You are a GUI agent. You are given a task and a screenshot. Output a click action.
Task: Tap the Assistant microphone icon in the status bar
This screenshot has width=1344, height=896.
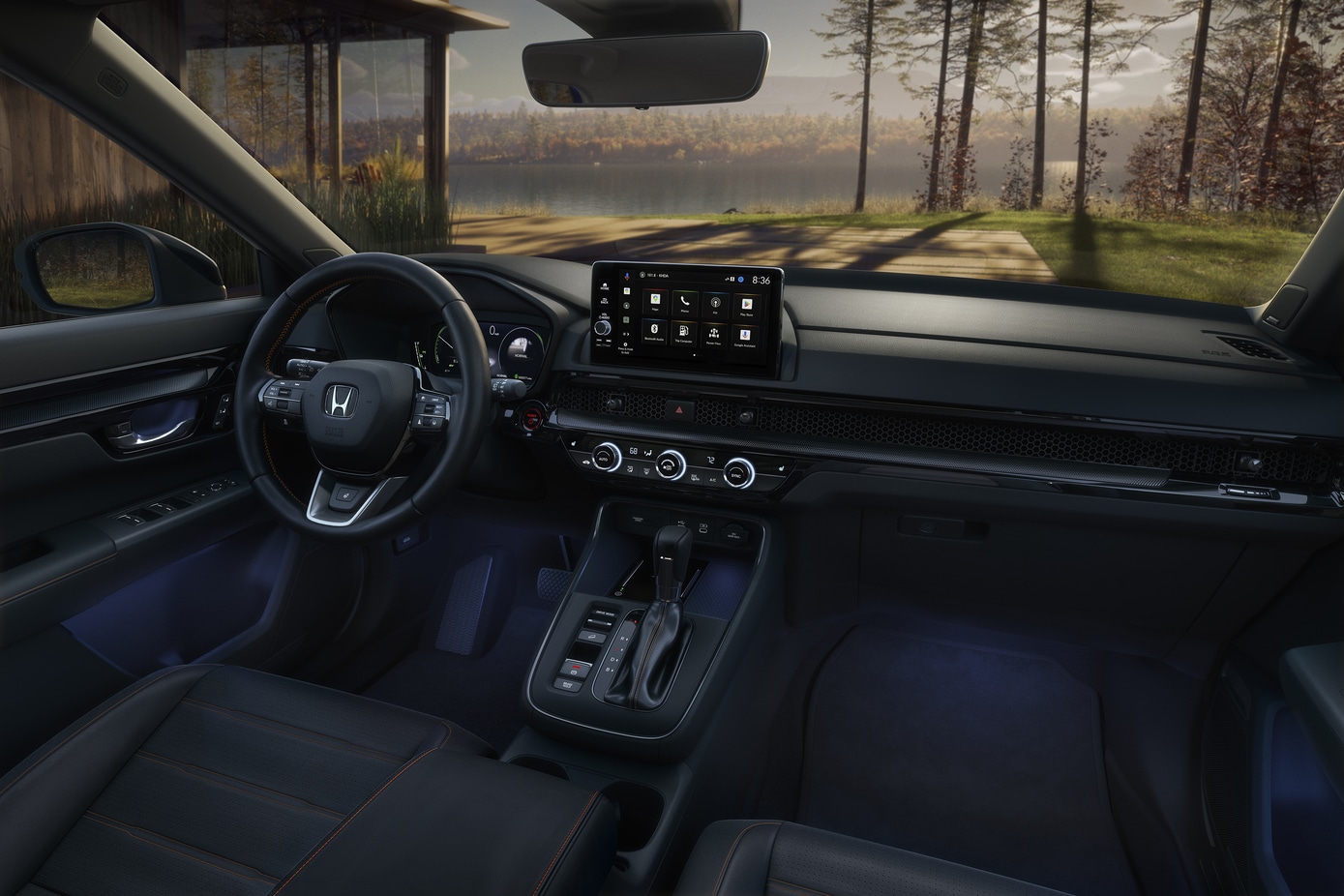coord(627,276)
